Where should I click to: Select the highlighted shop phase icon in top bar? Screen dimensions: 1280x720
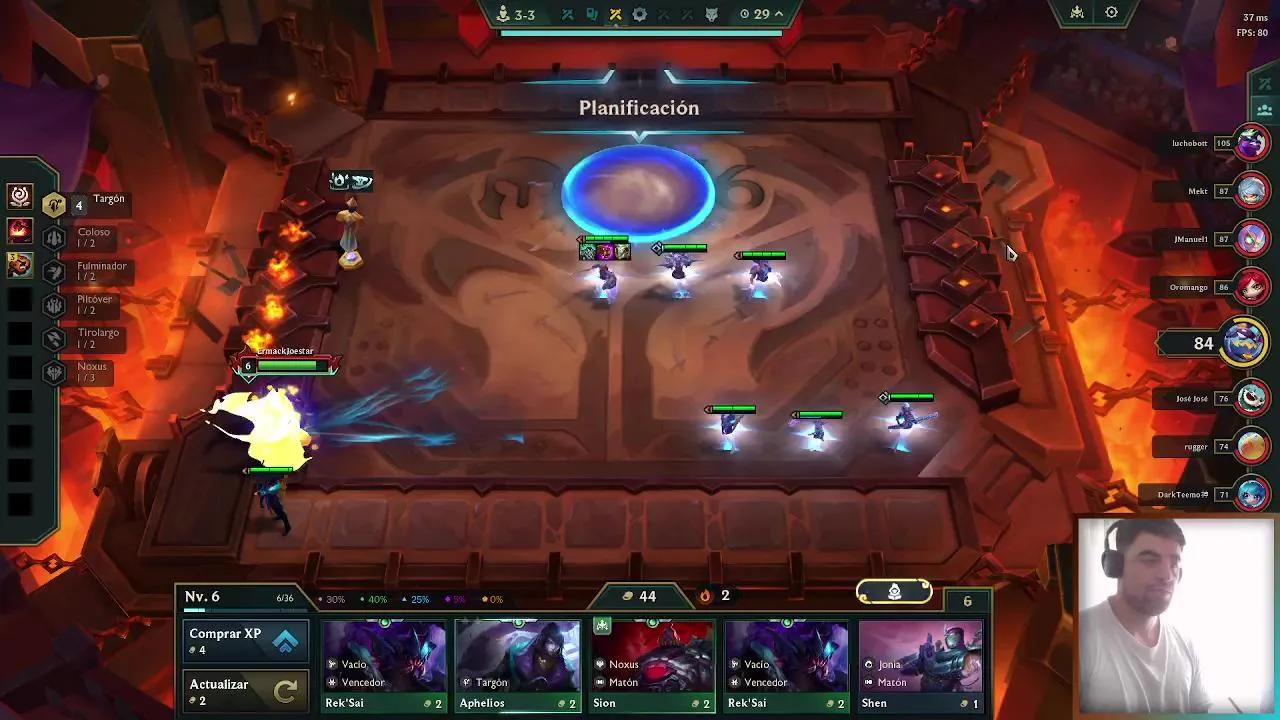click(616, 14)
